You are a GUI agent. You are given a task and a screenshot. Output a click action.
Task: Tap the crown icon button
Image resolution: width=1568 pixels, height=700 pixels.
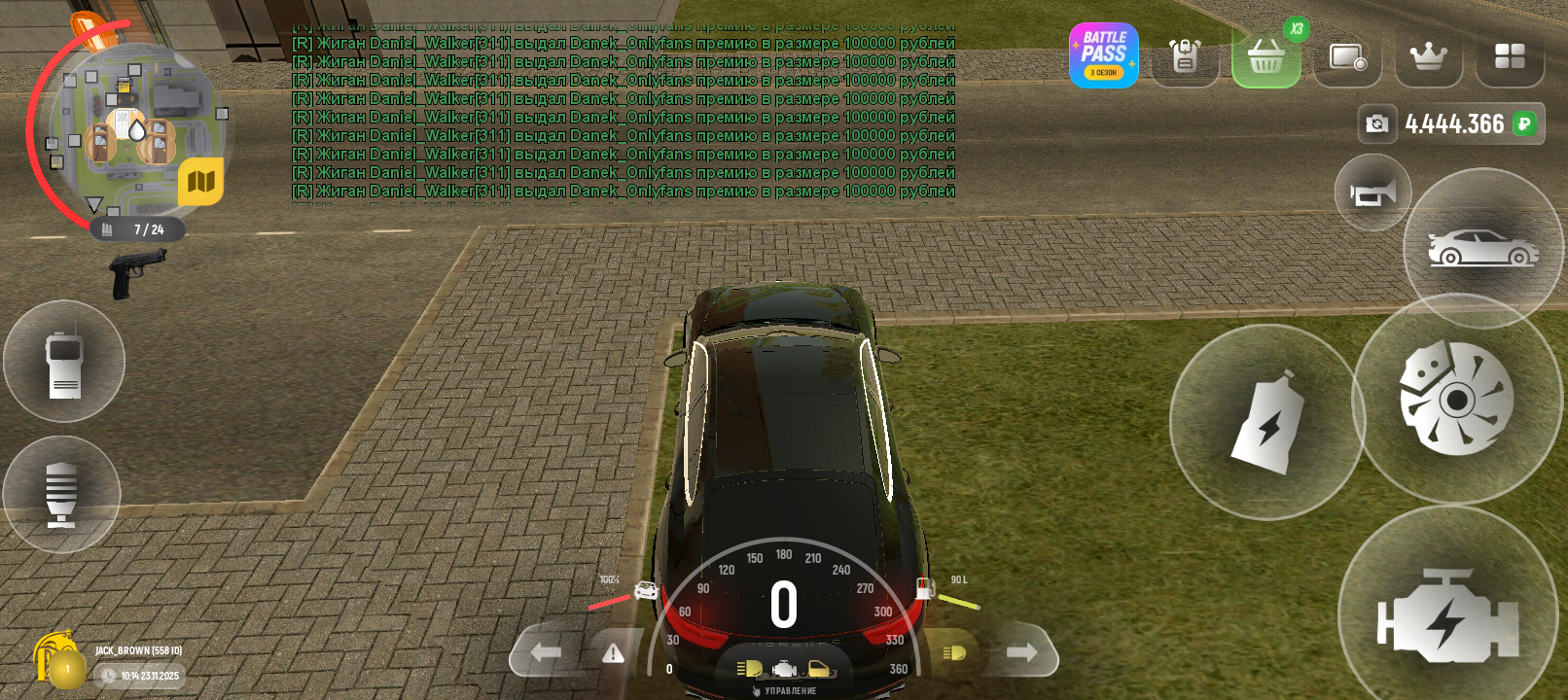(1428, 56)
